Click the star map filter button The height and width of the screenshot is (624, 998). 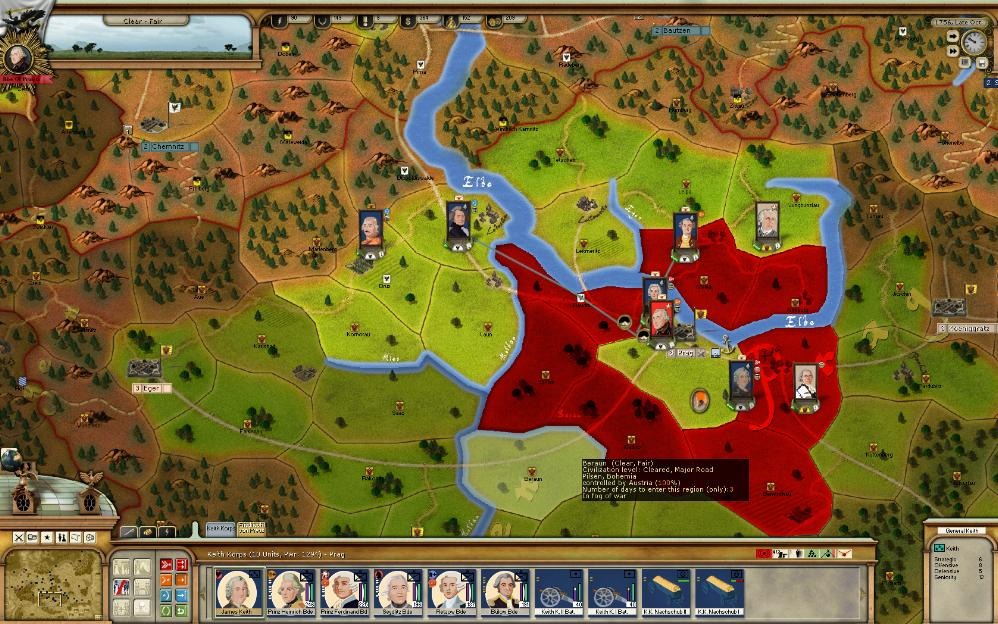46,538
